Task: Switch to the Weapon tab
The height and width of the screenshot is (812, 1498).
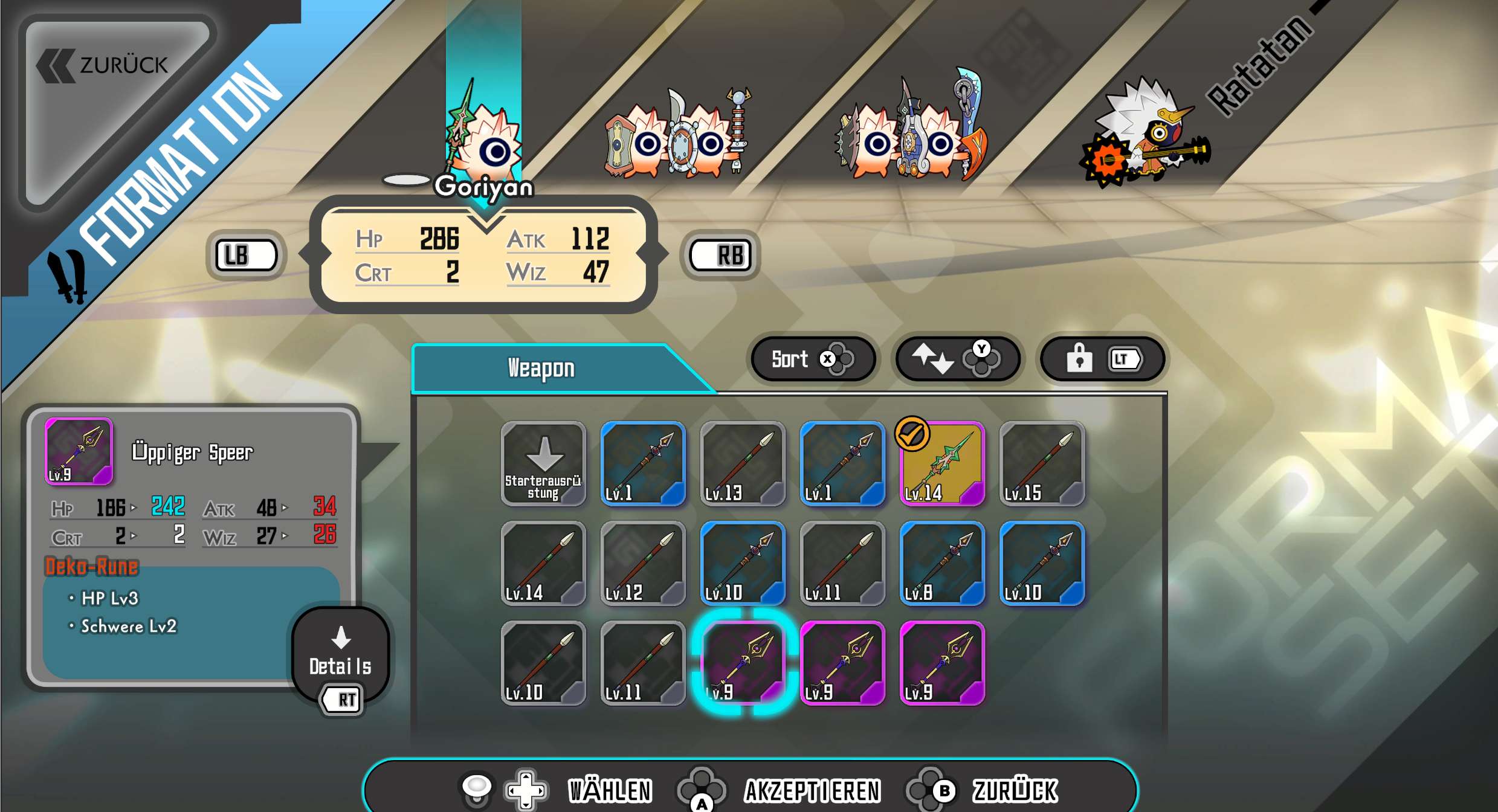Action: (541, 369)
